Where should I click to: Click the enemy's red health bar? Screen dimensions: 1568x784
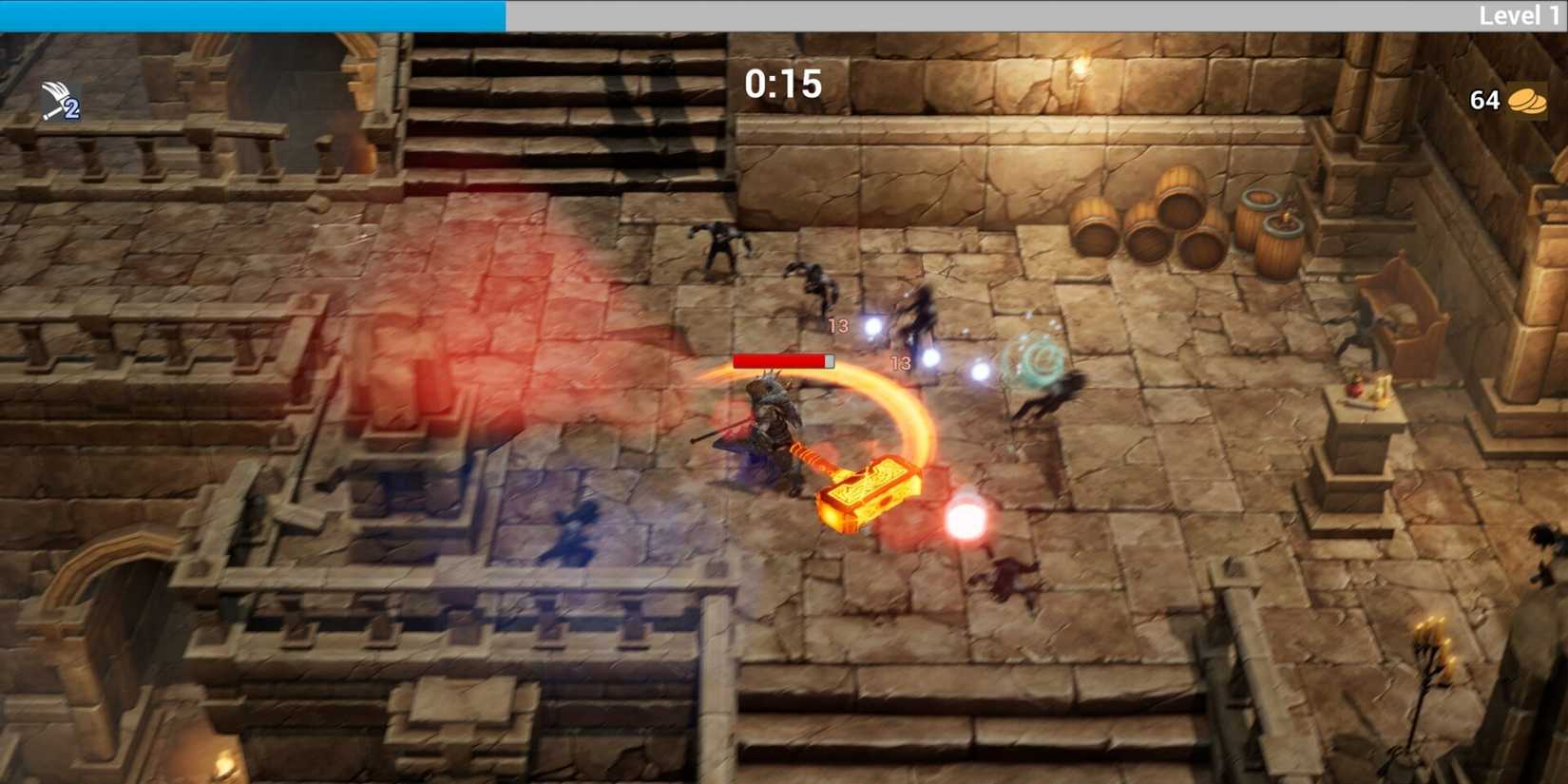pos(781,361)
